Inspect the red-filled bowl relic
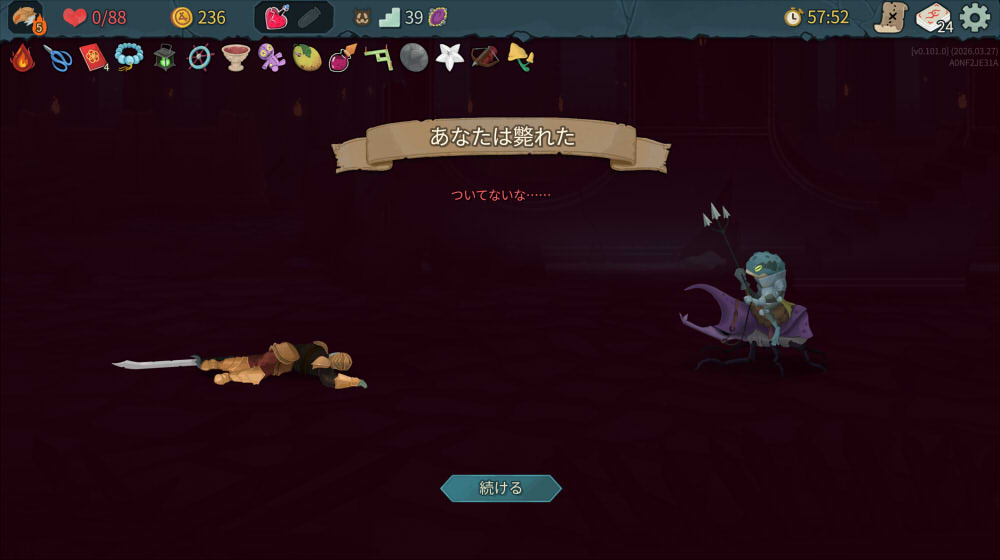The image size is (1000, 560). coord(236,58)
